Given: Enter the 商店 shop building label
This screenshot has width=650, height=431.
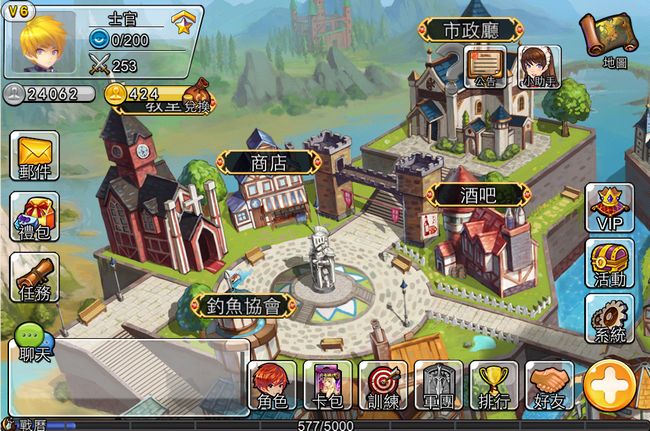Looking at the screenshot, I should coord(269,162).
